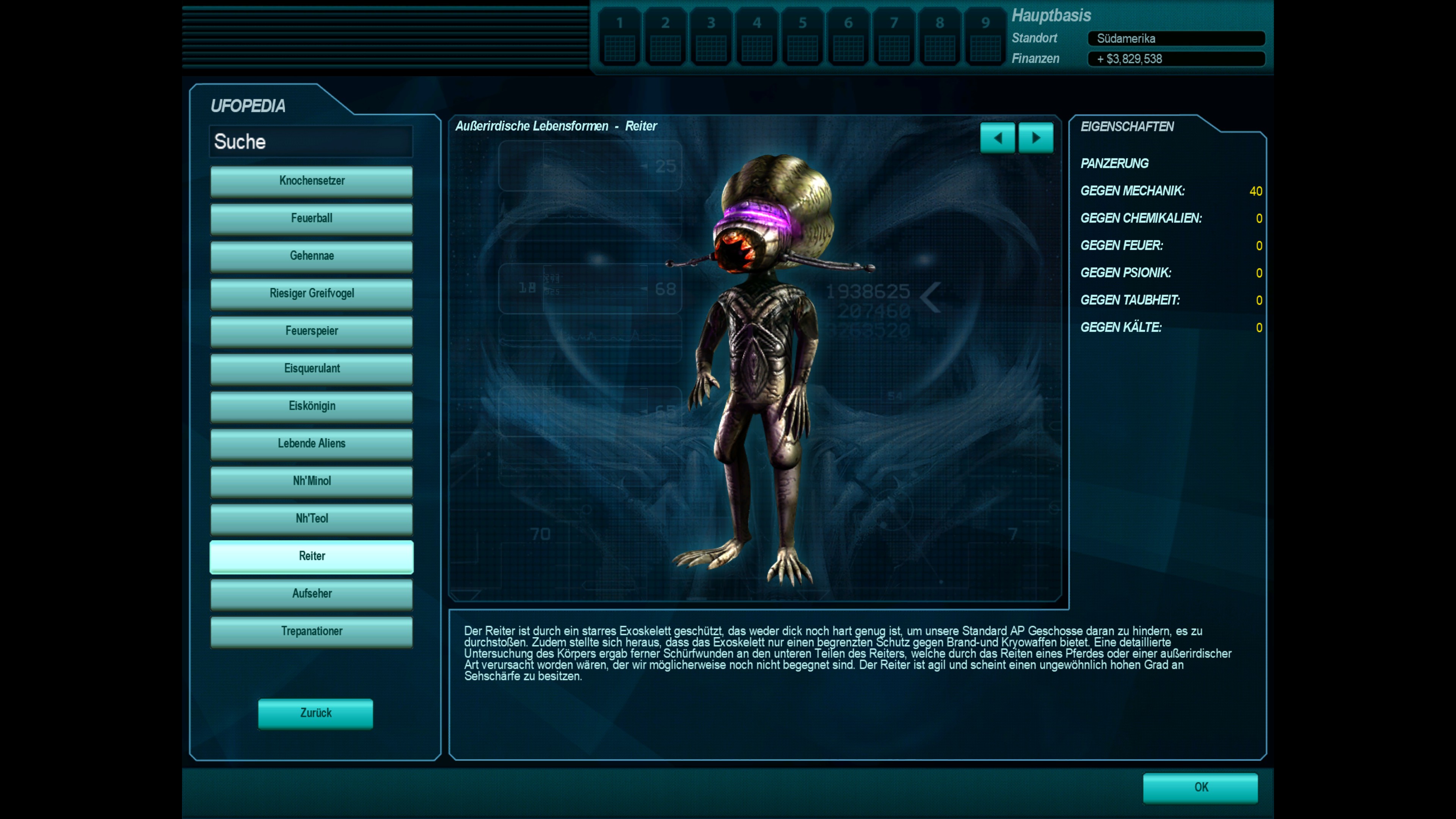Open the Eisquerulant entry
1456x819 pixels.
(311, 369)
